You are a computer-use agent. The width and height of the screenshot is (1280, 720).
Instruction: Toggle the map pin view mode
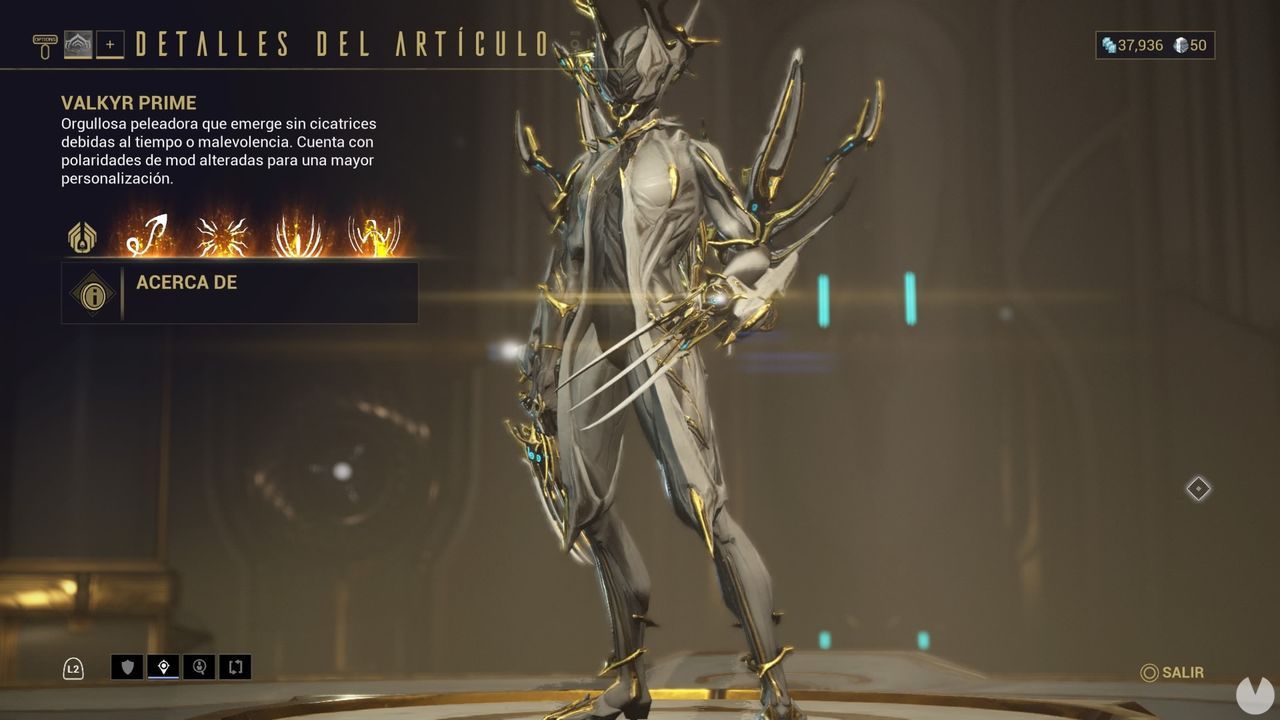click(x=163, y=668)
